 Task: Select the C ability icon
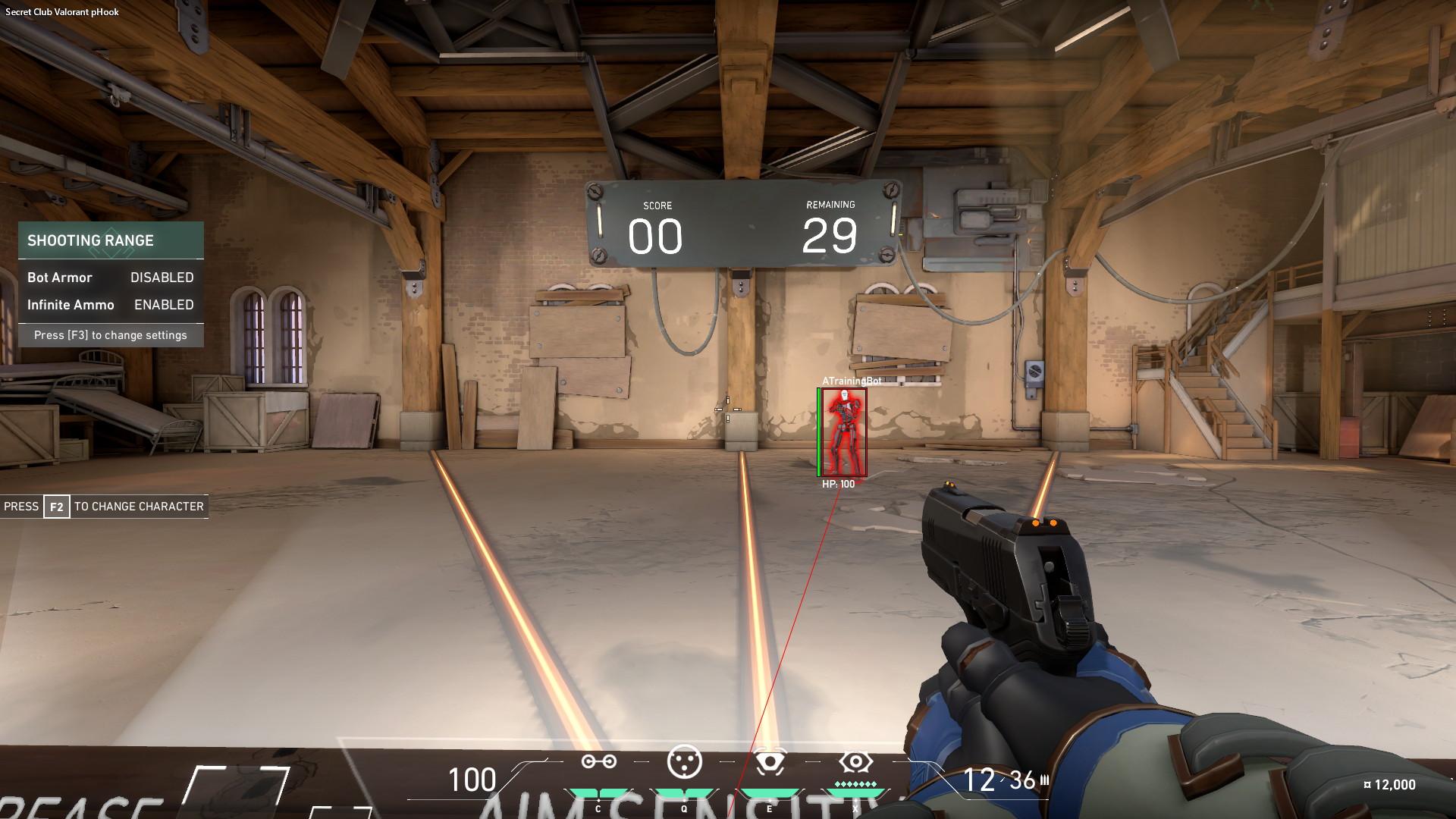[599, 762]
